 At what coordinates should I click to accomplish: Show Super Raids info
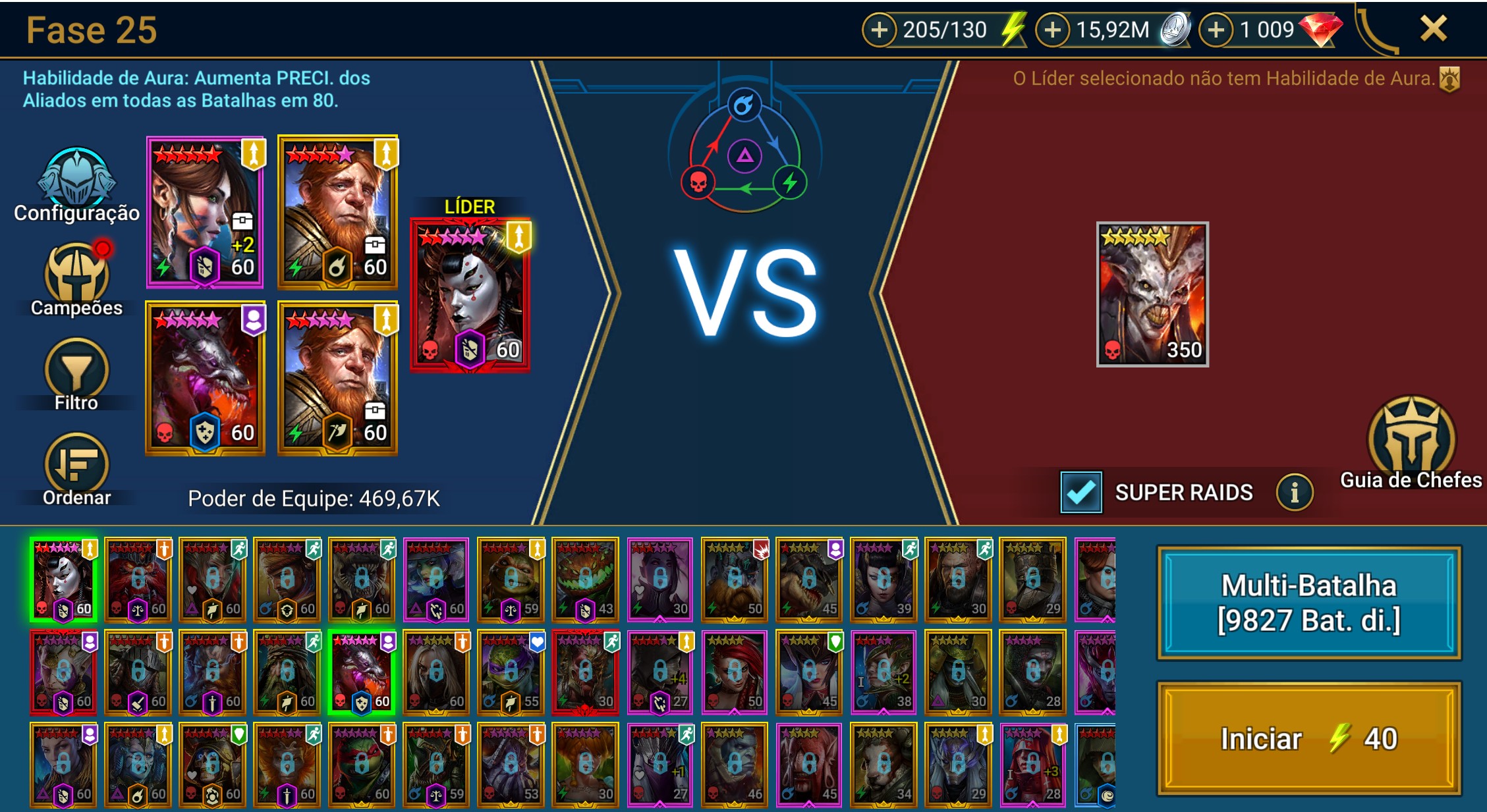pyautogui.click(x=1294, y=492)
